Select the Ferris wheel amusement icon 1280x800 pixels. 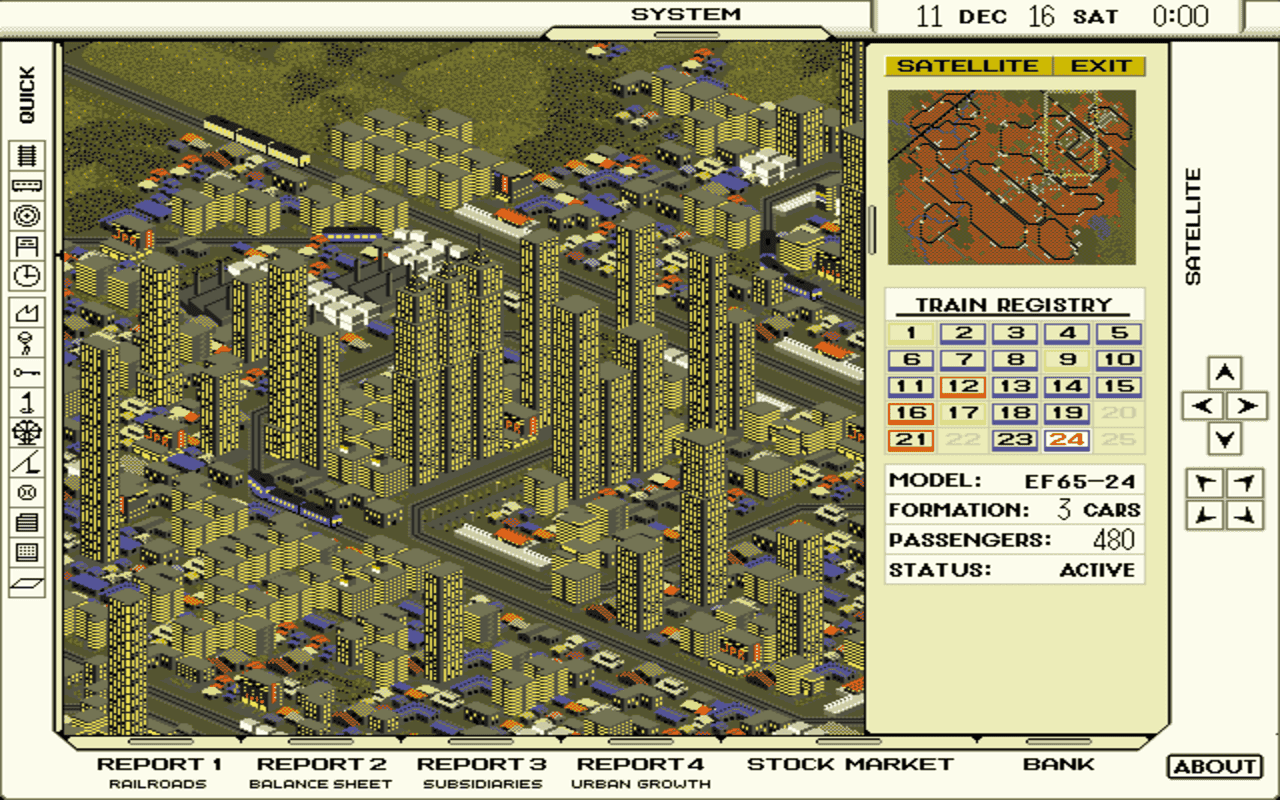pyautogui.click(x=28, y=430)
